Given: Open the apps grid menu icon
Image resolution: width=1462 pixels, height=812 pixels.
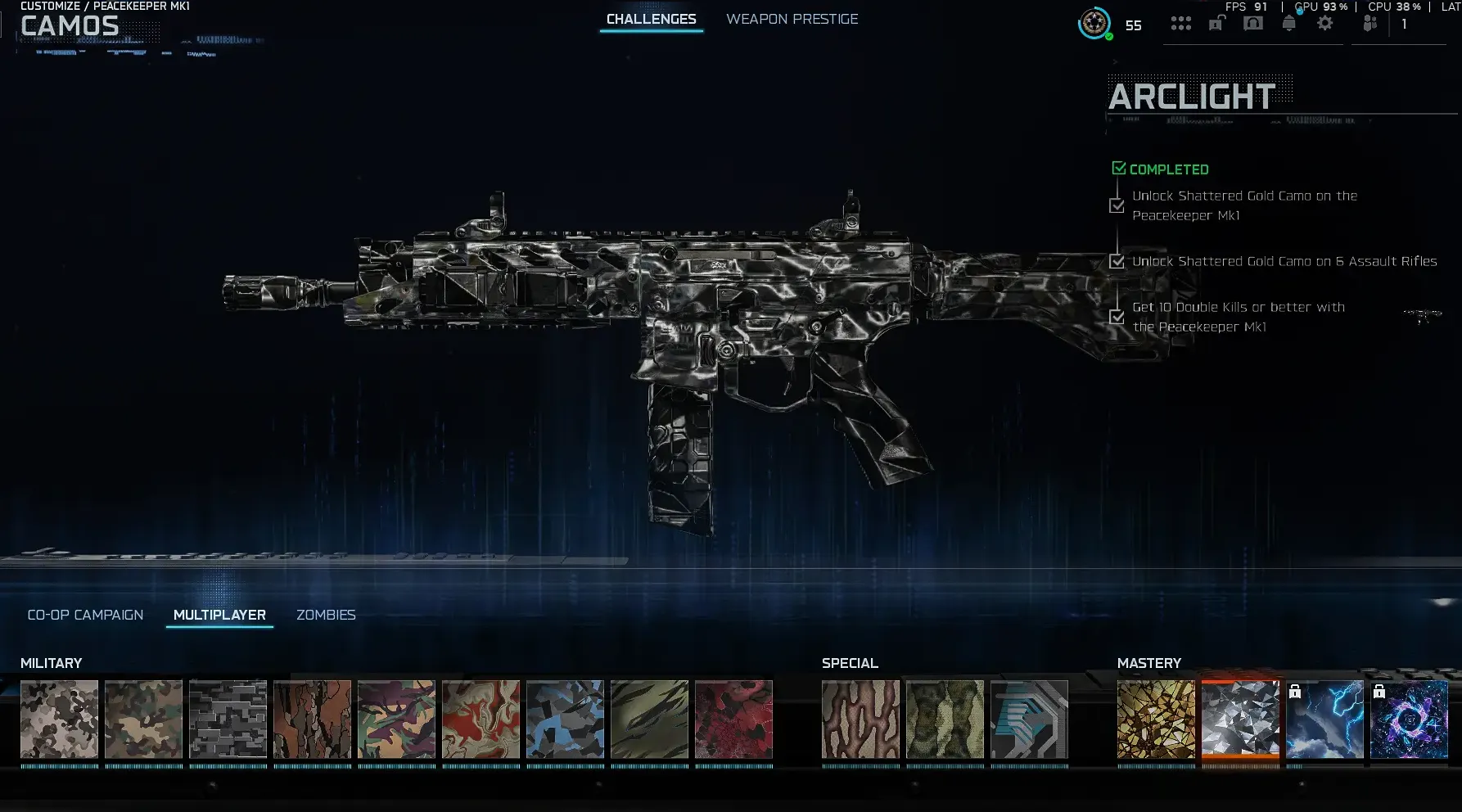Looking at the screenshot, I should pos(1181,23).
